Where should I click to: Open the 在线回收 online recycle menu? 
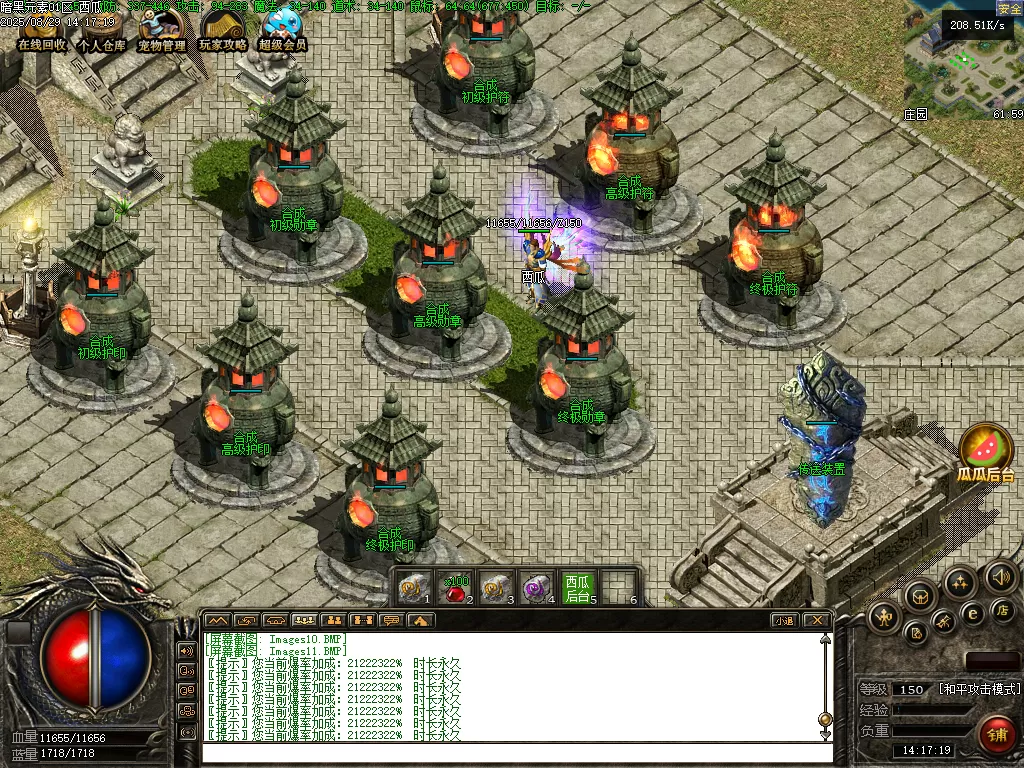tap(42, 34)
